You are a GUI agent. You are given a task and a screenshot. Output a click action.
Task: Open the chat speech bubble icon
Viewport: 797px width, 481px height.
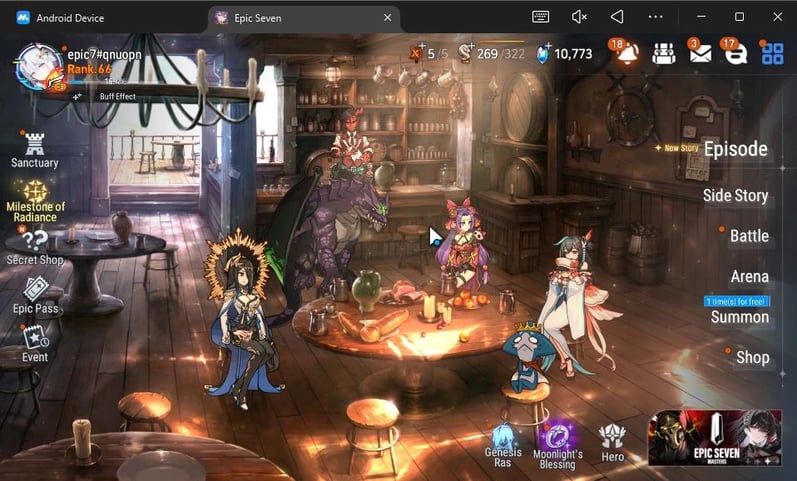click(736, 54)
